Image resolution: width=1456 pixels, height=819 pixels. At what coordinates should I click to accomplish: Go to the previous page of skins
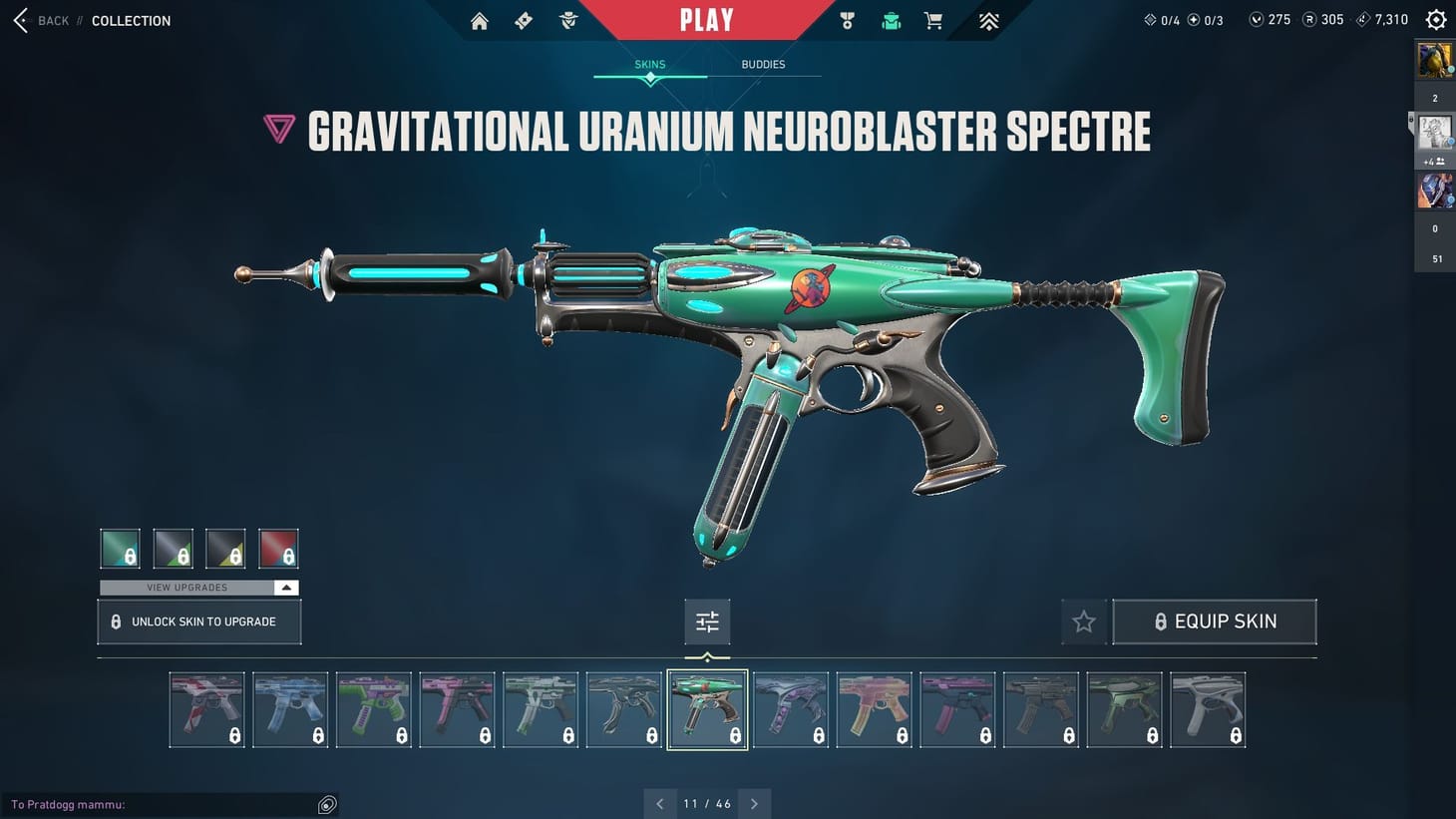click(659, 804)
